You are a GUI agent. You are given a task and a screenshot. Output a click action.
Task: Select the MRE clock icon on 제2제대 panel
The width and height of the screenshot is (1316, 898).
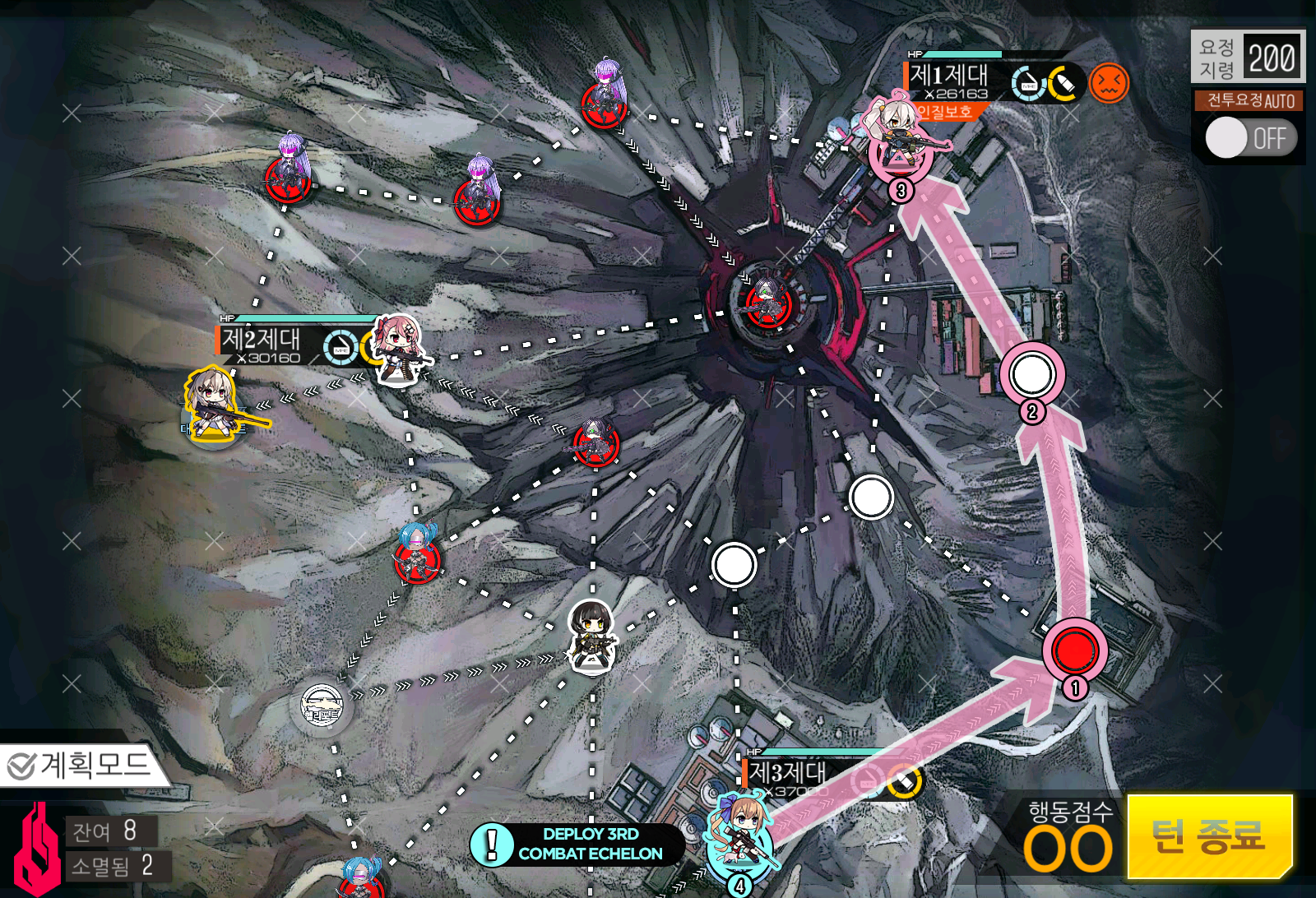point(339,349)
